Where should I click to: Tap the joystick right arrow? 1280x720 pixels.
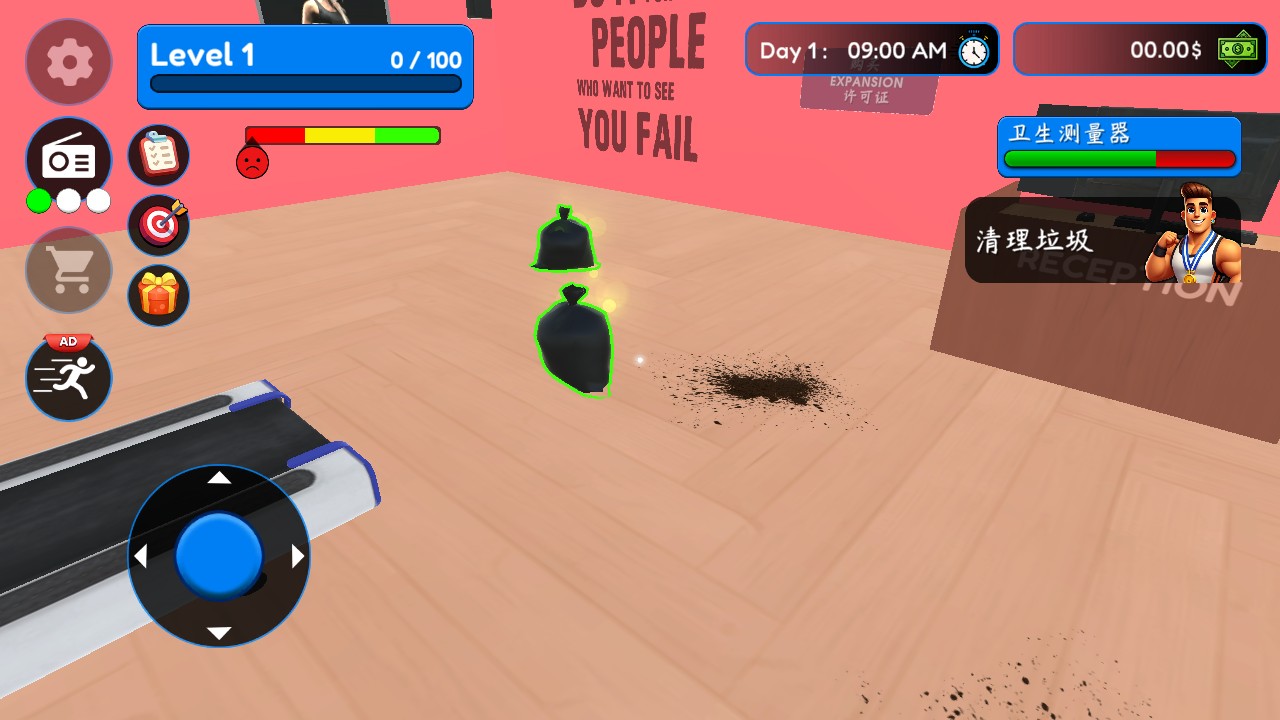[297, 556]
